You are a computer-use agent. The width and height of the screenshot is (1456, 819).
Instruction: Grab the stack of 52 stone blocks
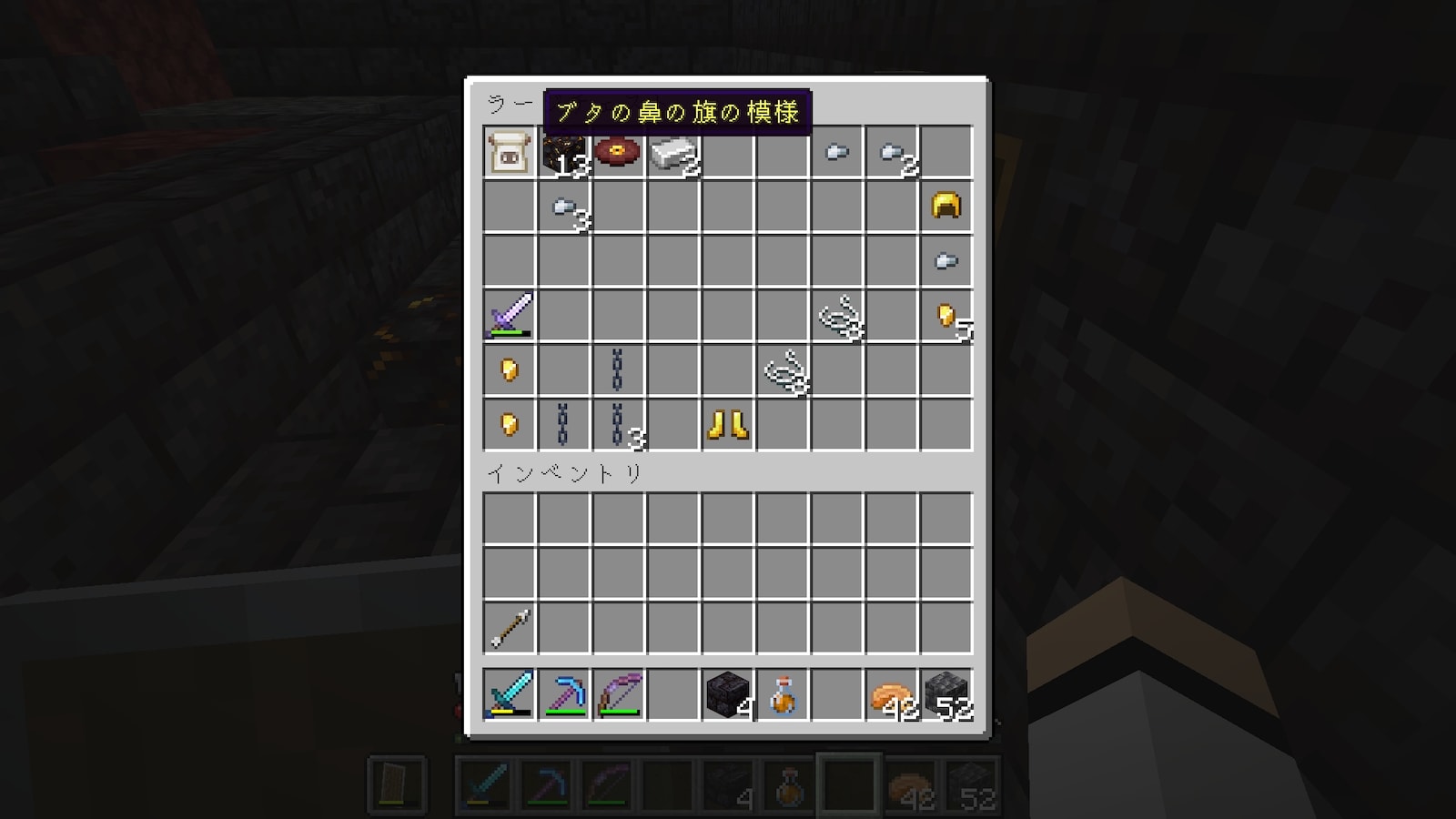(x=946, y=694)
